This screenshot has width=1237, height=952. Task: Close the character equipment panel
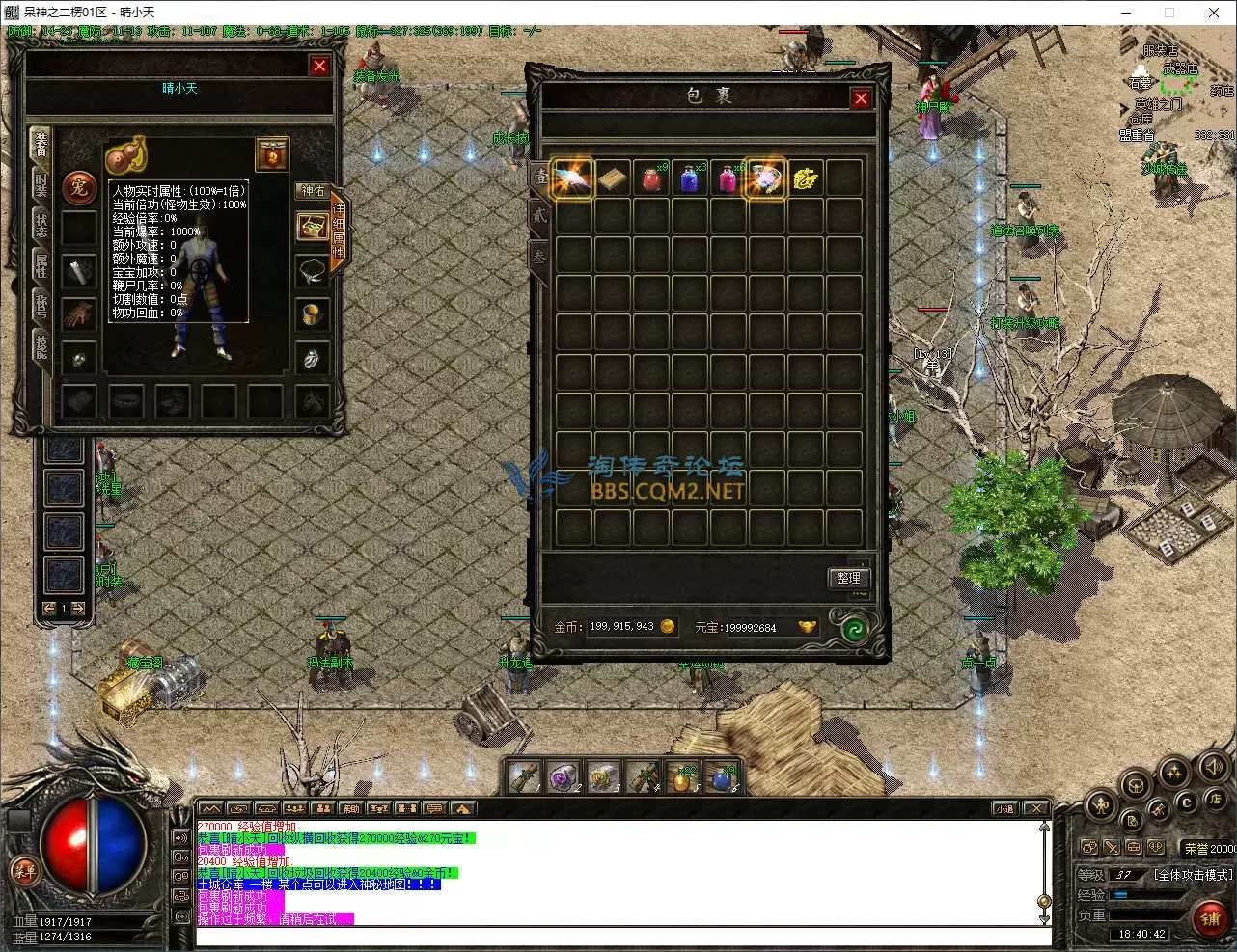[319, 66]
